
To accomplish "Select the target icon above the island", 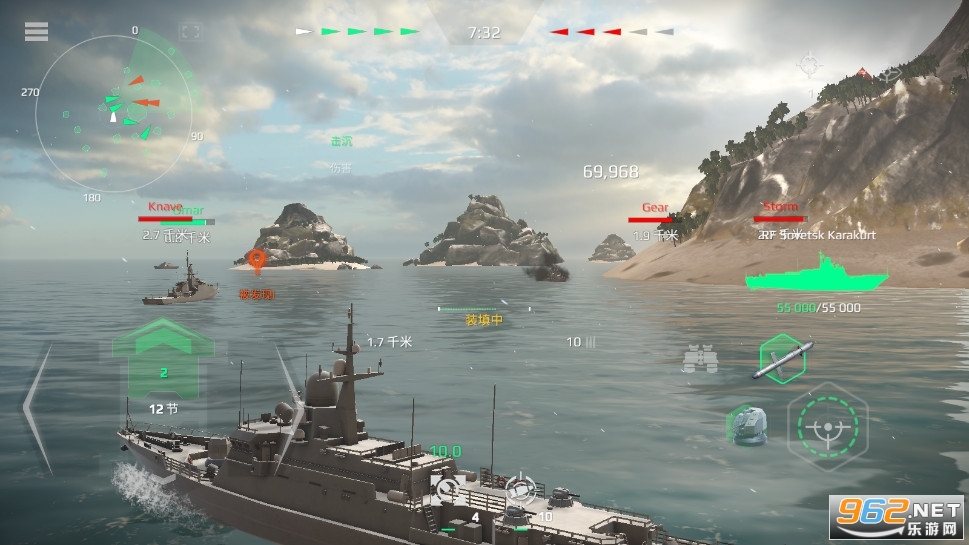I will coord(808,67).
